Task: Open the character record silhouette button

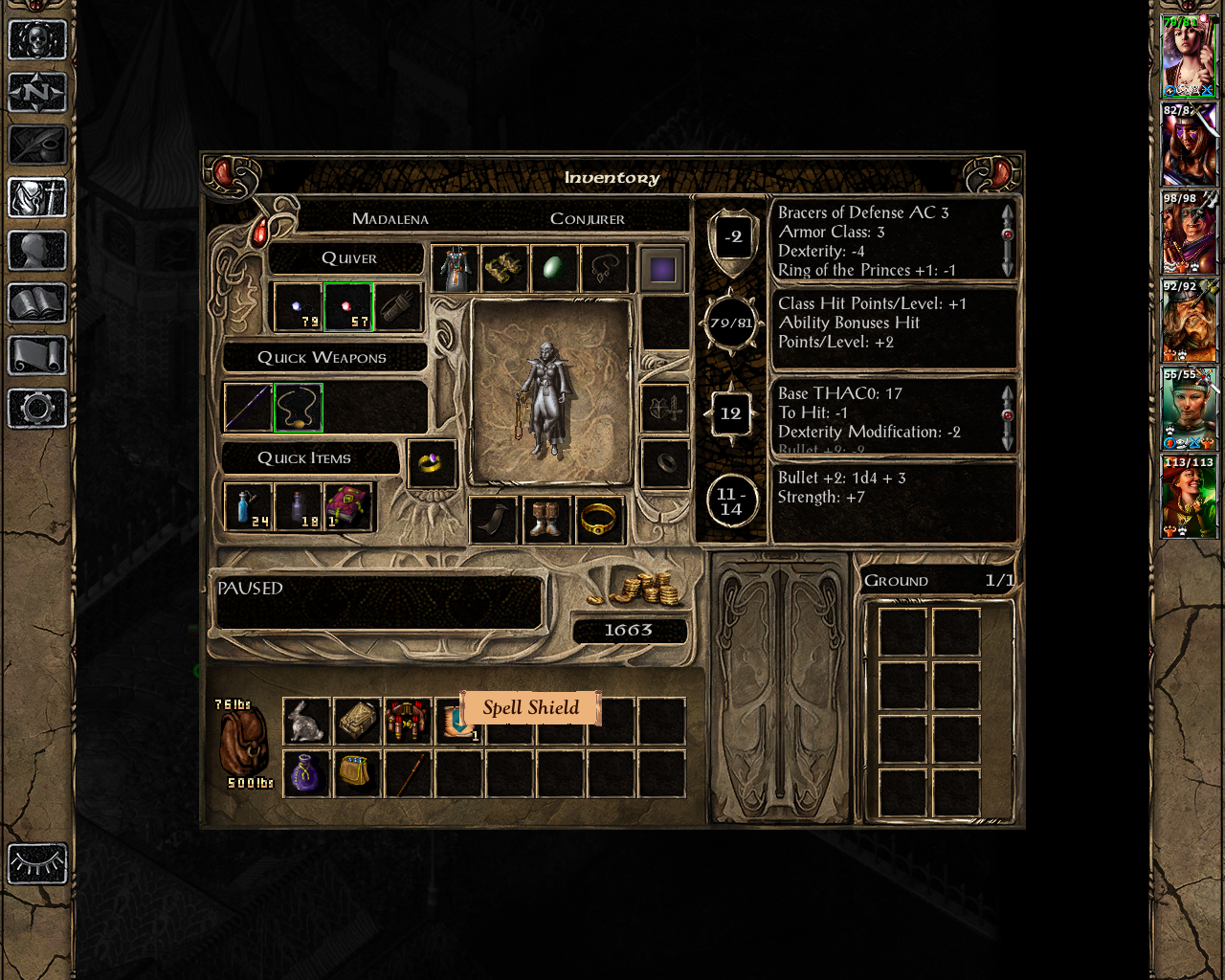Action: [37, 251]
